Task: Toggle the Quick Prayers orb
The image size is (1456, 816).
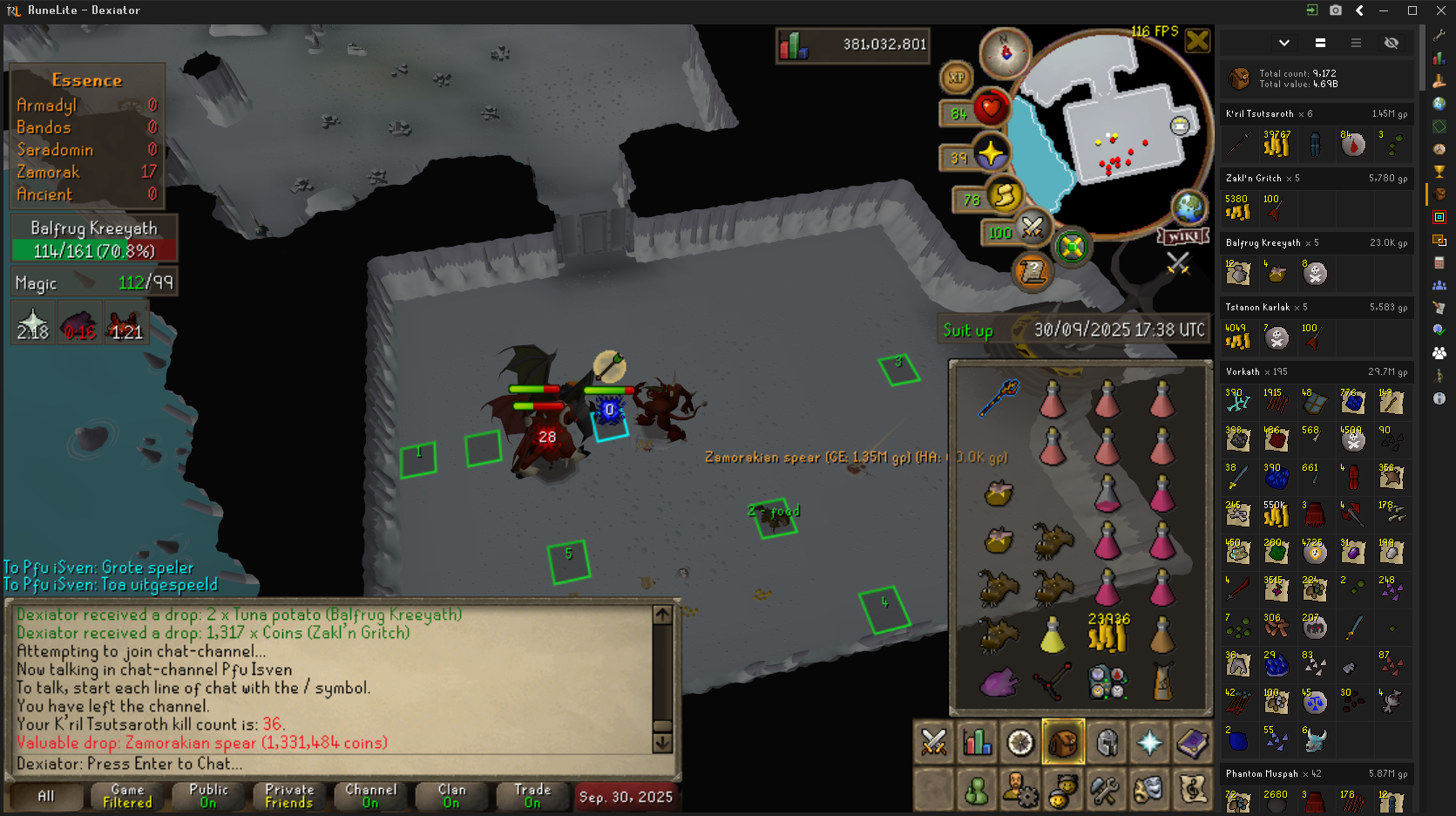Action: pos(990,154)
